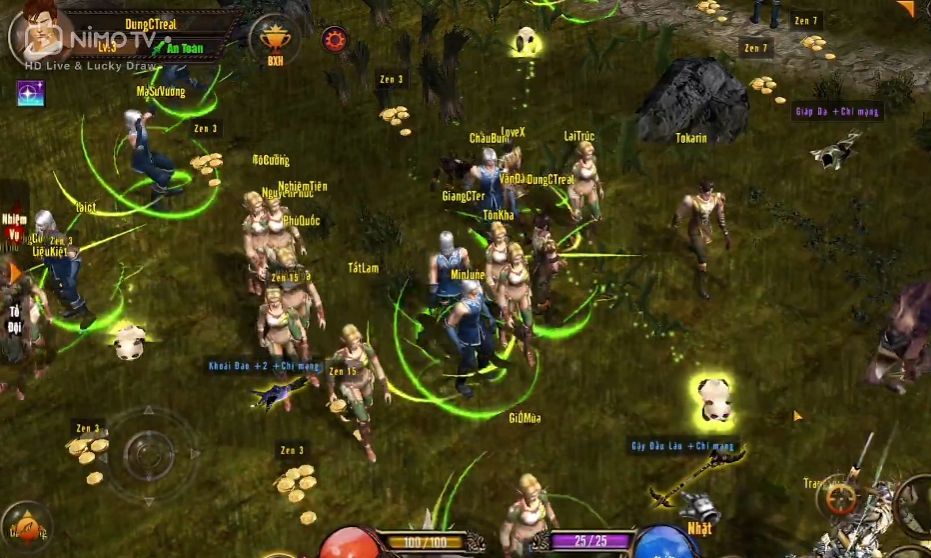This screenshot has width=931, height=558.
Task: Activate the purple star buff icon
Action: pos(30,93)
